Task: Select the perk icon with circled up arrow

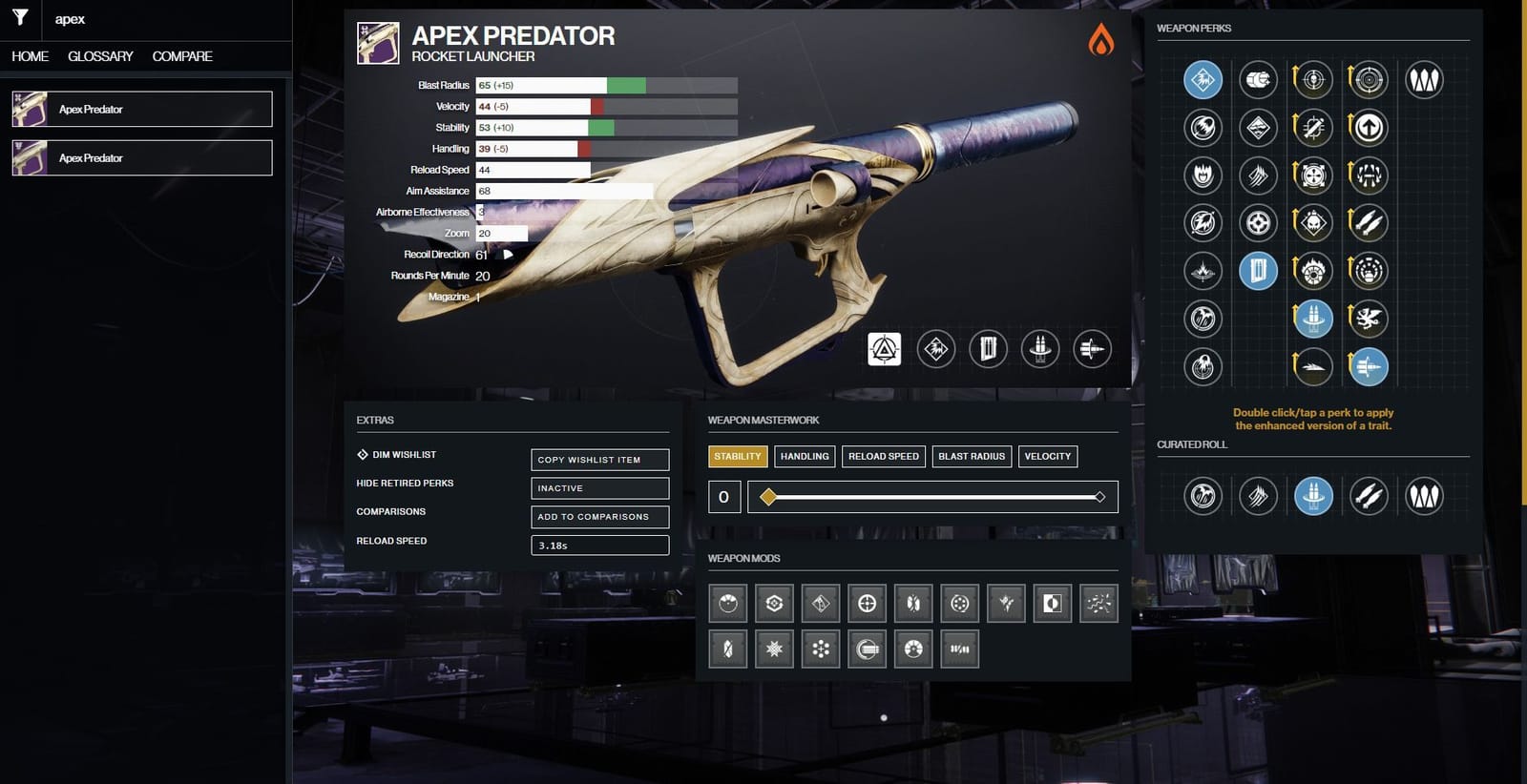Action: tap(1369, 127)
